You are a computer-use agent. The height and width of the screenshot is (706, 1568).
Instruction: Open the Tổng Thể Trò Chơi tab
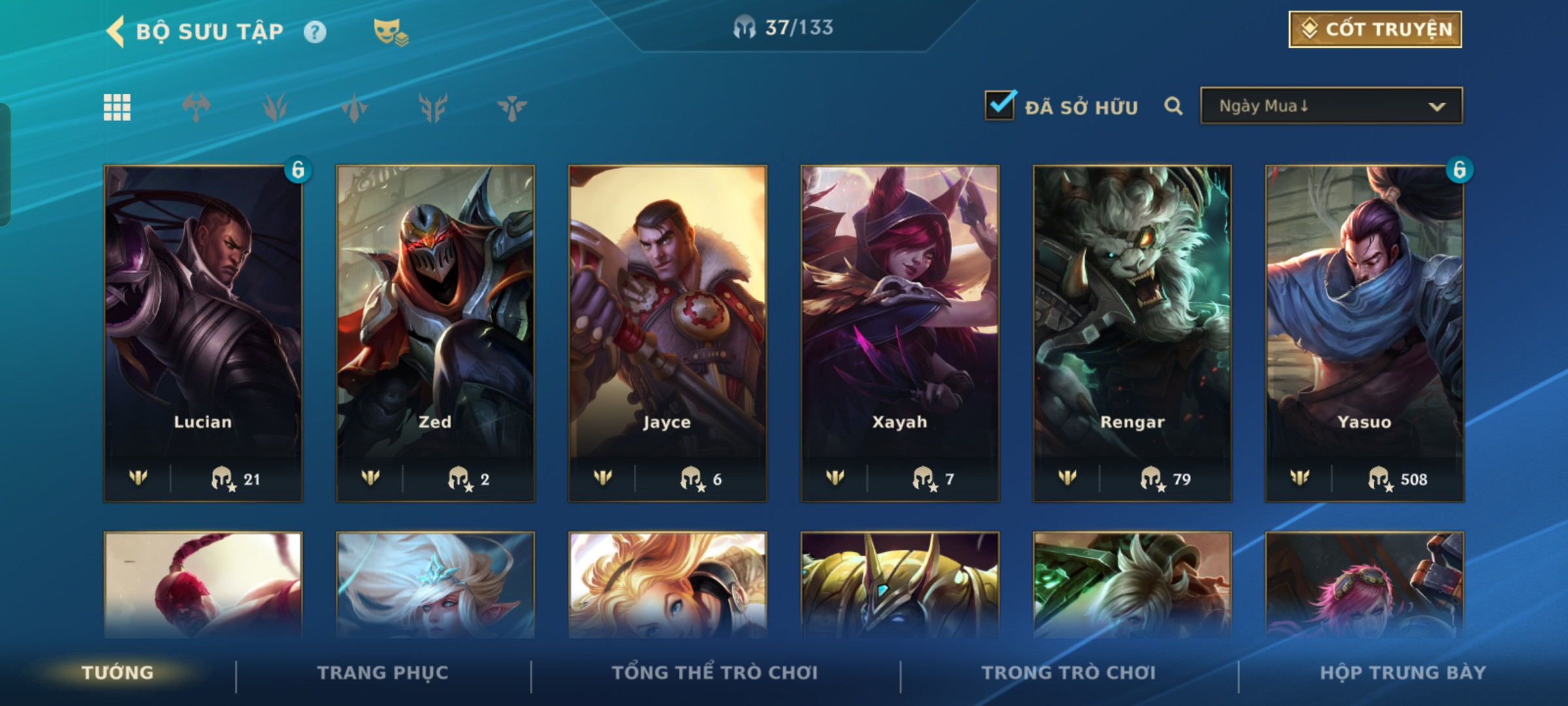point(715,673)
